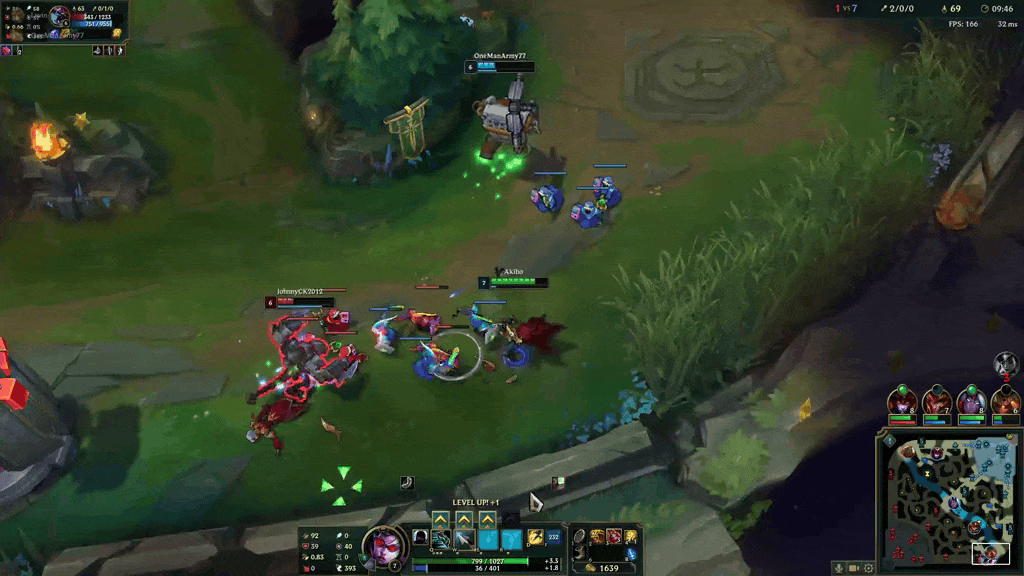Level up the Q ability
Screen dimensions: 1024x576
coord(440,520)
